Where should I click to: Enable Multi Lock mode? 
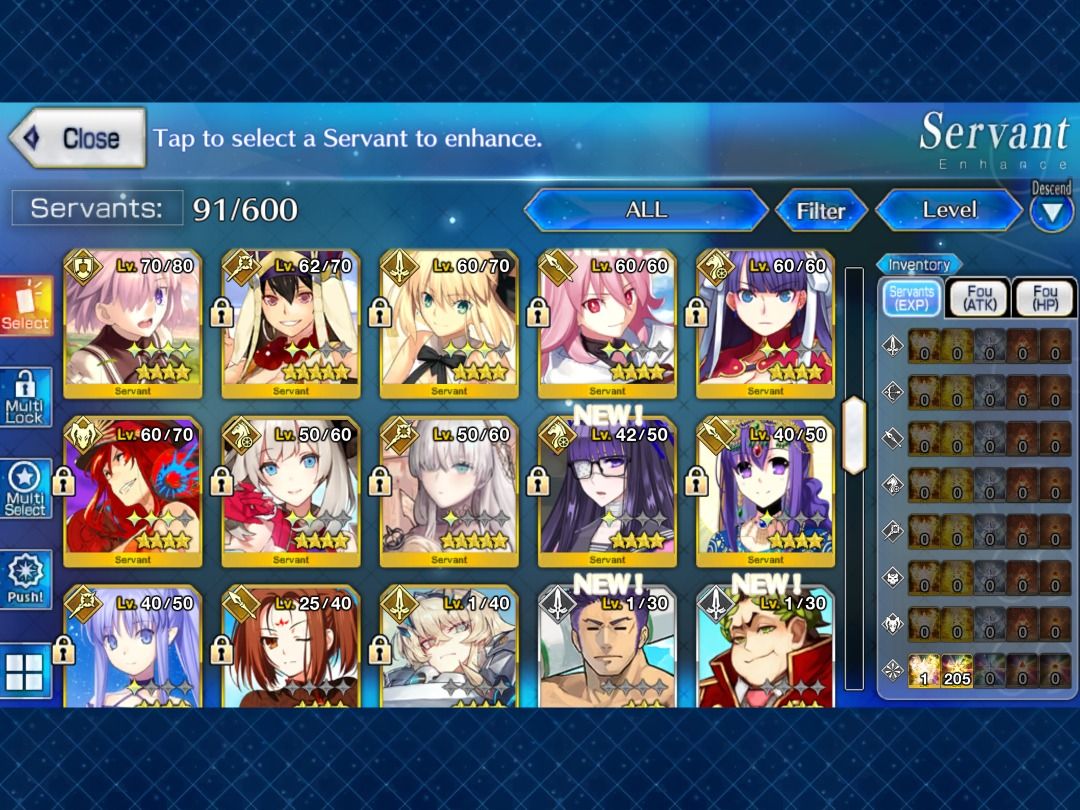click(x=26, y=397)
